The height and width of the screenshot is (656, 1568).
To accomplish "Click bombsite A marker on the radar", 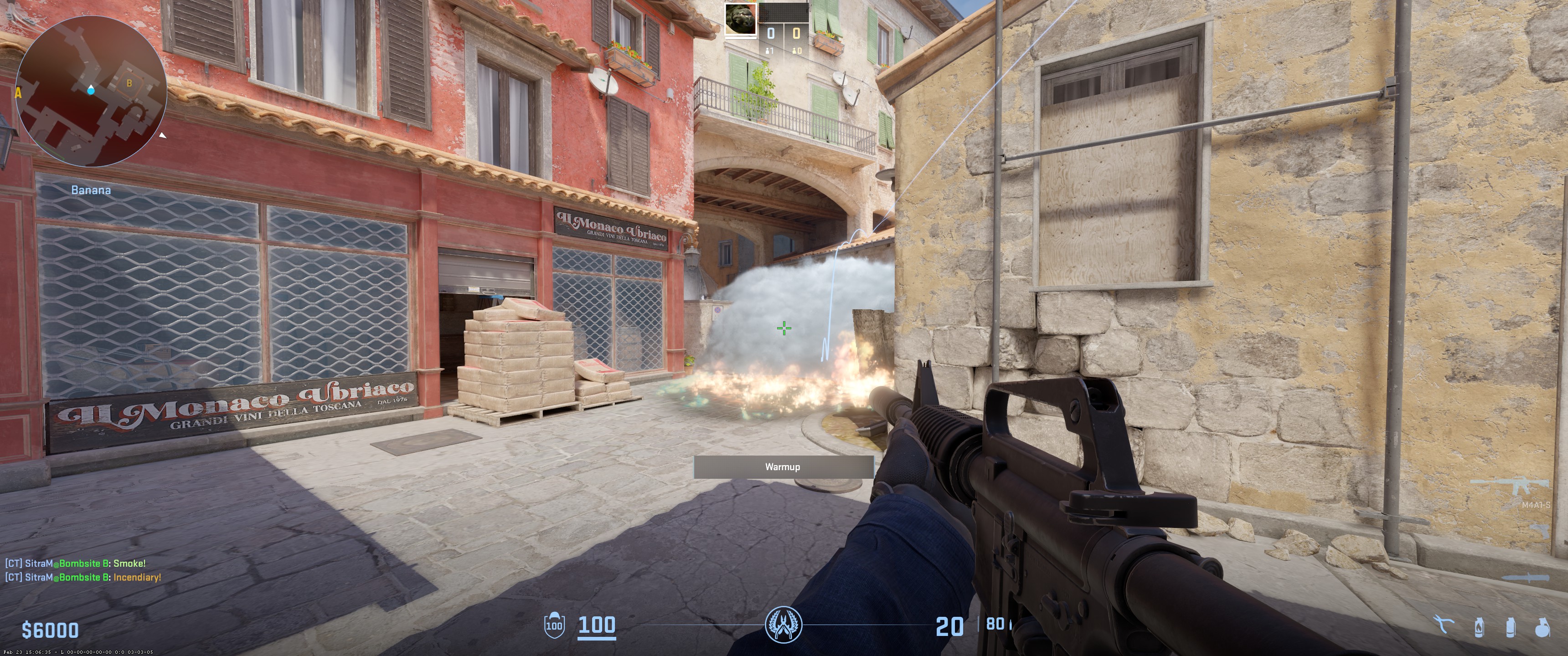I will click(18, 93).
